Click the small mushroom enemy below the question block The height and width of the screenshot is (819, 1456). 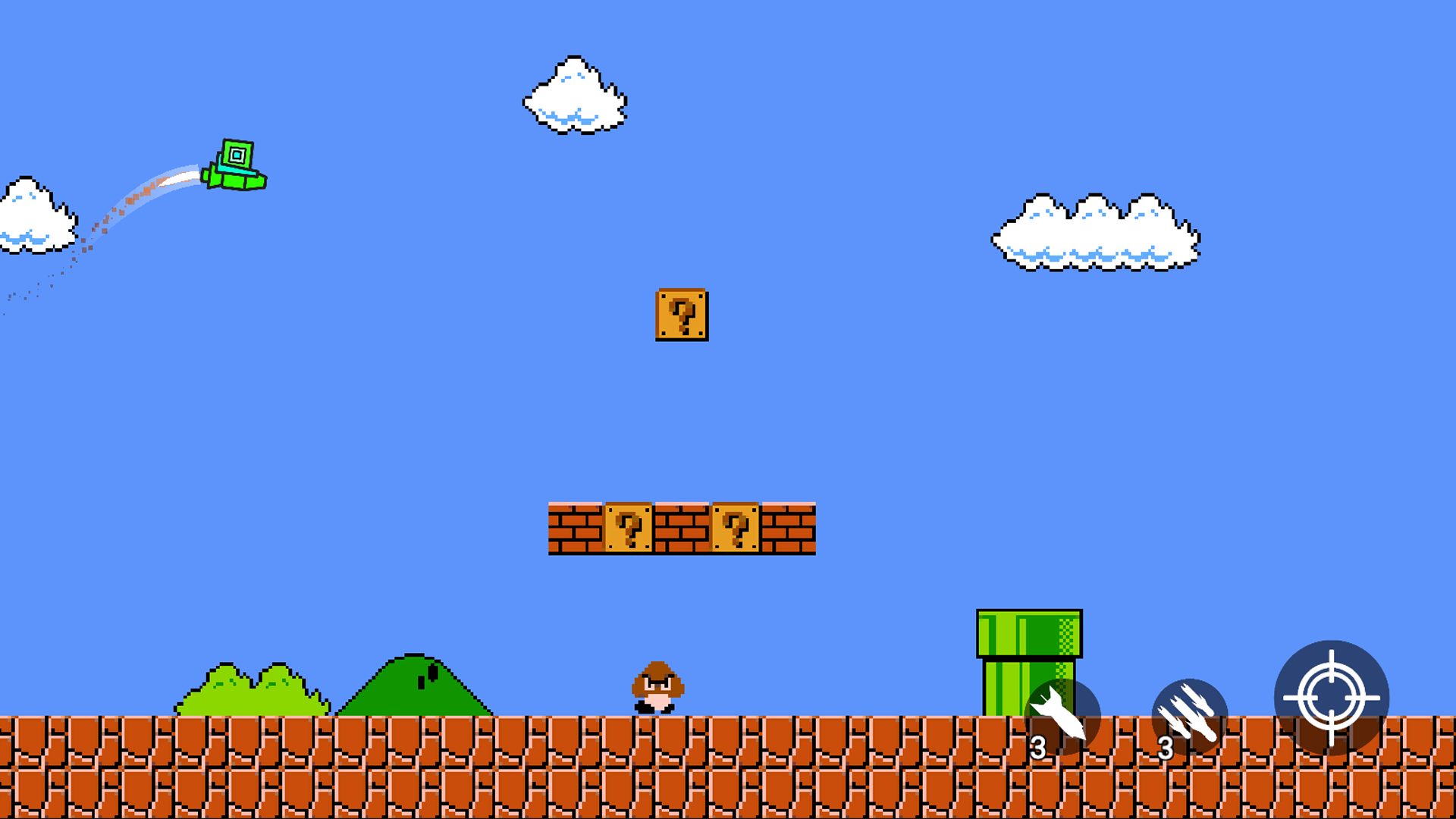[660, 686]
